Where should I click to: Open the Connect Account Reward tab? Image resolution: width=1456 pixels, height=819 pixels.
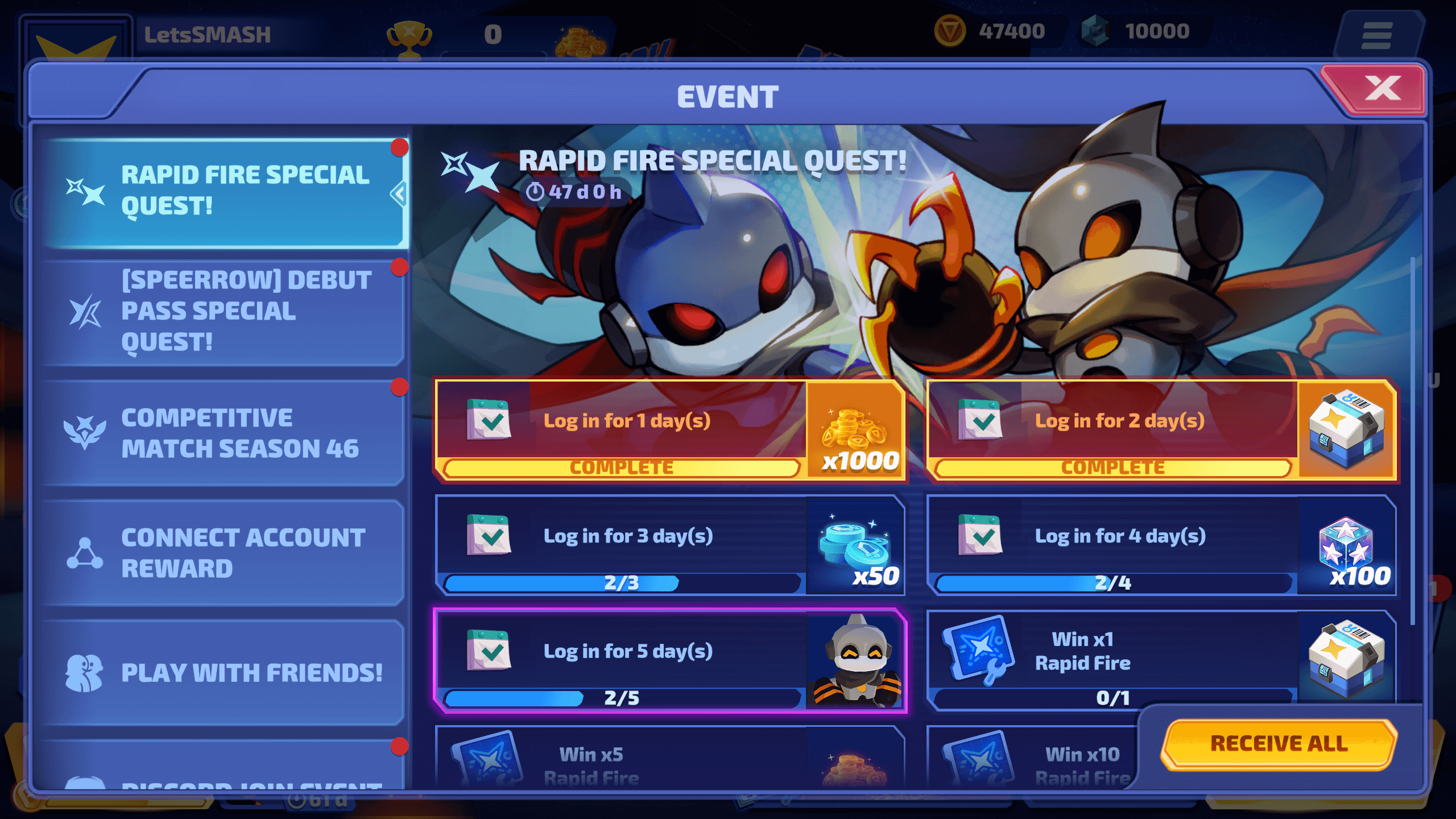(x=225, y=553)
